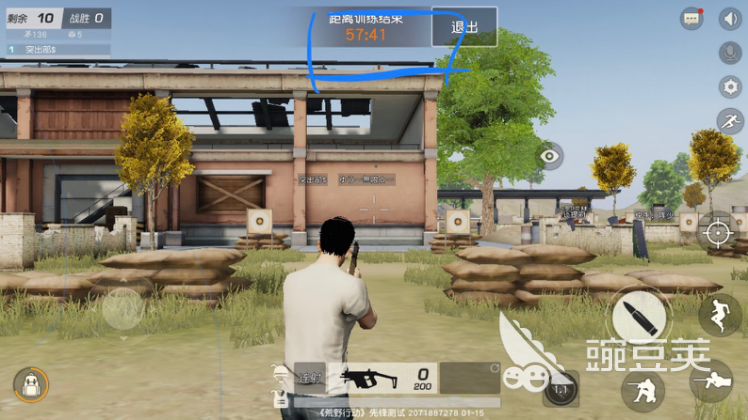Tap the eye free-look icon

(x=549, y=156)
